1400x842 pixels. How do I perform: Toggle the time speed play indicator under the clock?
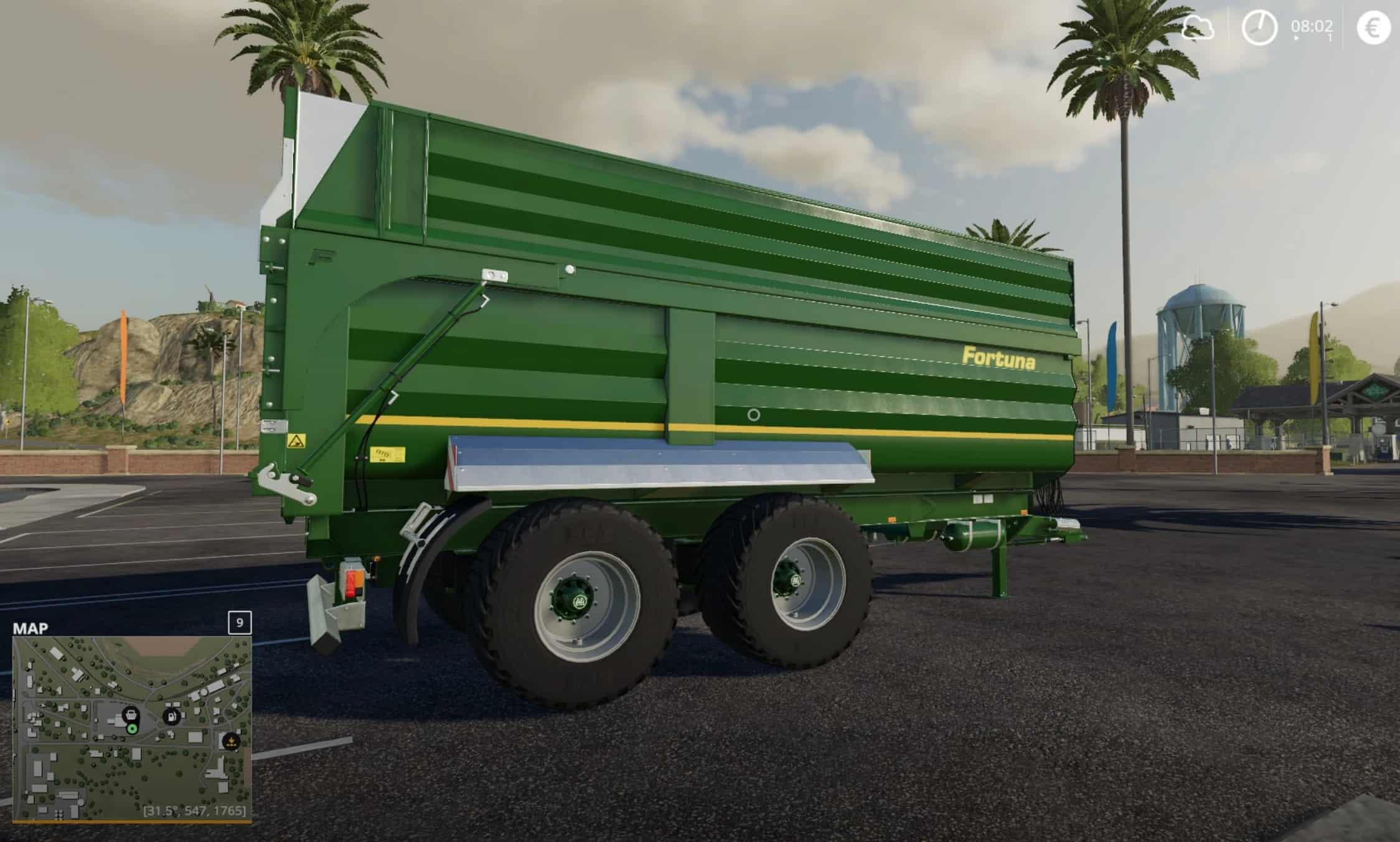(x=1297, y=38)
